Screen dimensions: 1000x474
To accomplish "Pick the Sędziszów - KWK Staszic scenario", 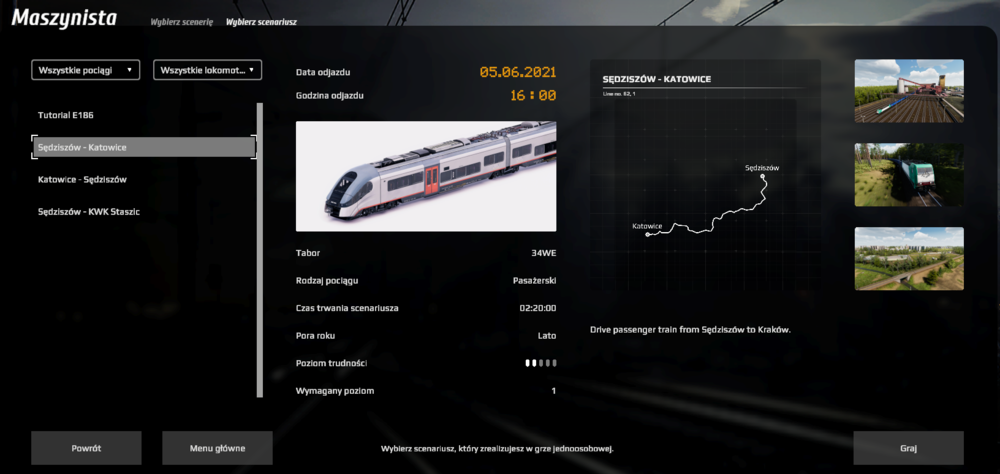I will pos(89,211).
